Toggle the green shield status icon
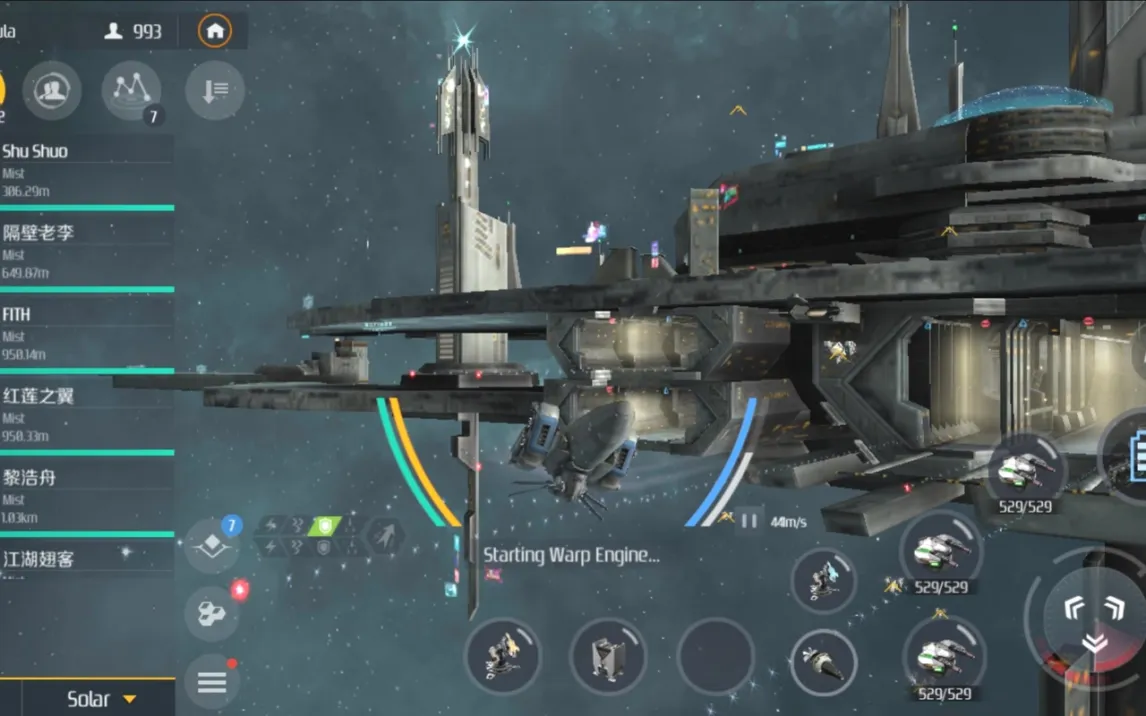 pos(324,525)
